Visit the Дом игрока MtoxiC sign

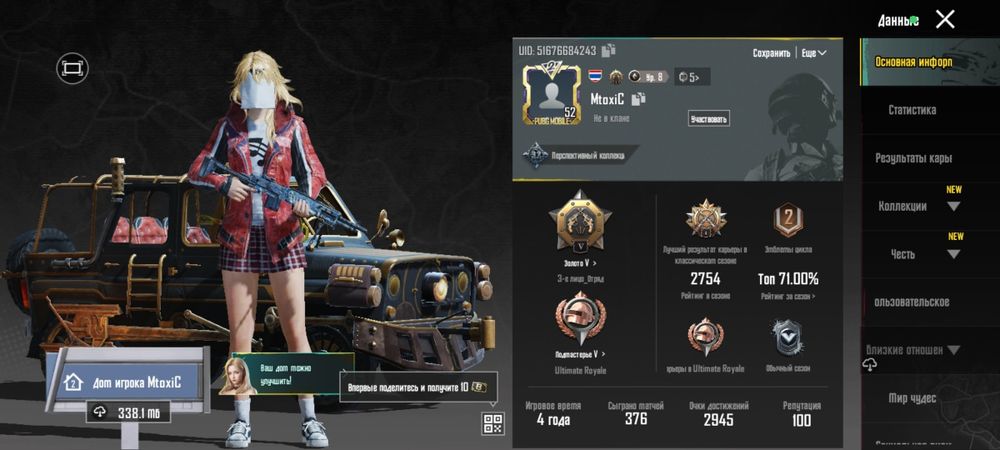pos(124,382)
